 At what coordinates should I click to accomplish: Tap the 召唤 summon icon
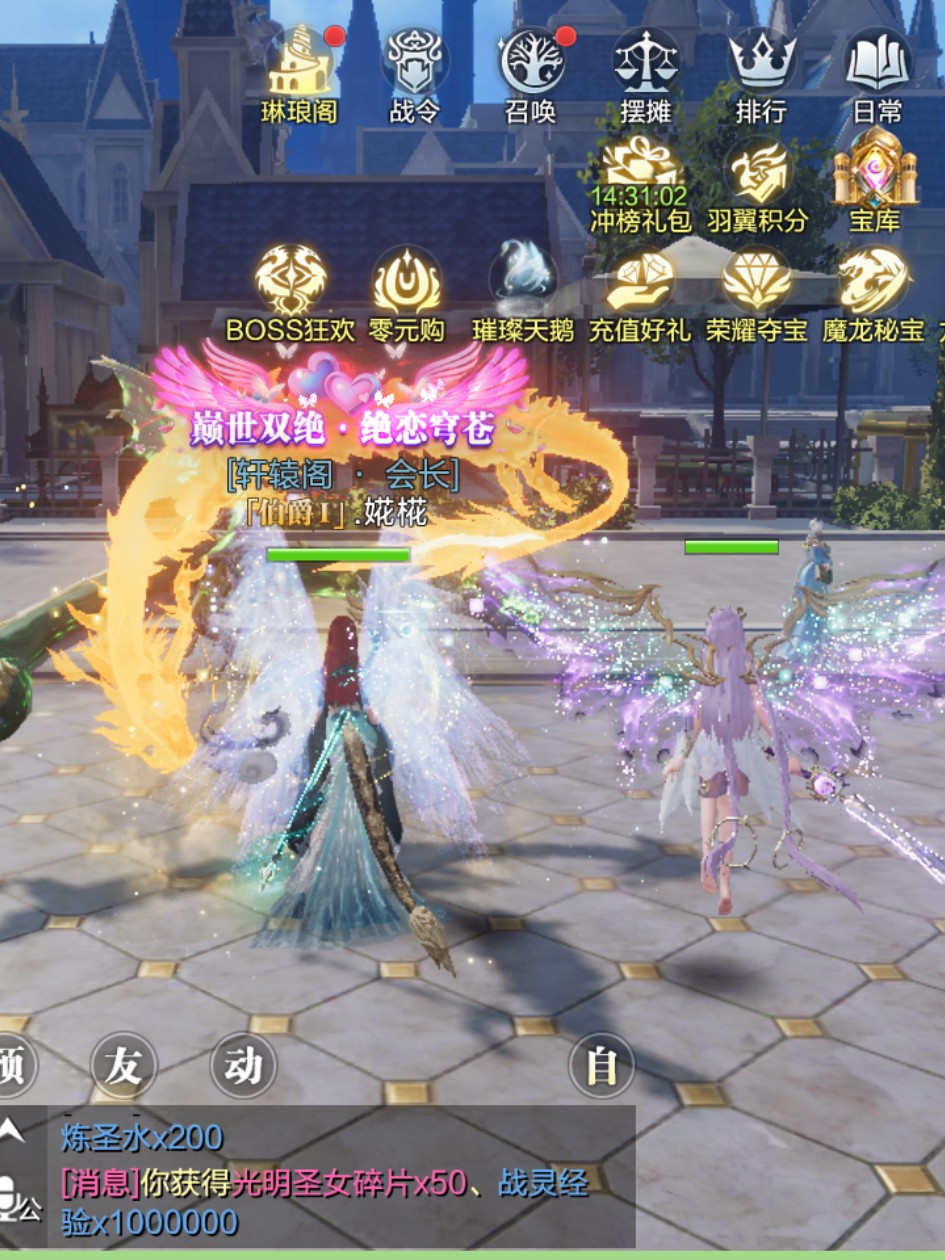[531, 64]
